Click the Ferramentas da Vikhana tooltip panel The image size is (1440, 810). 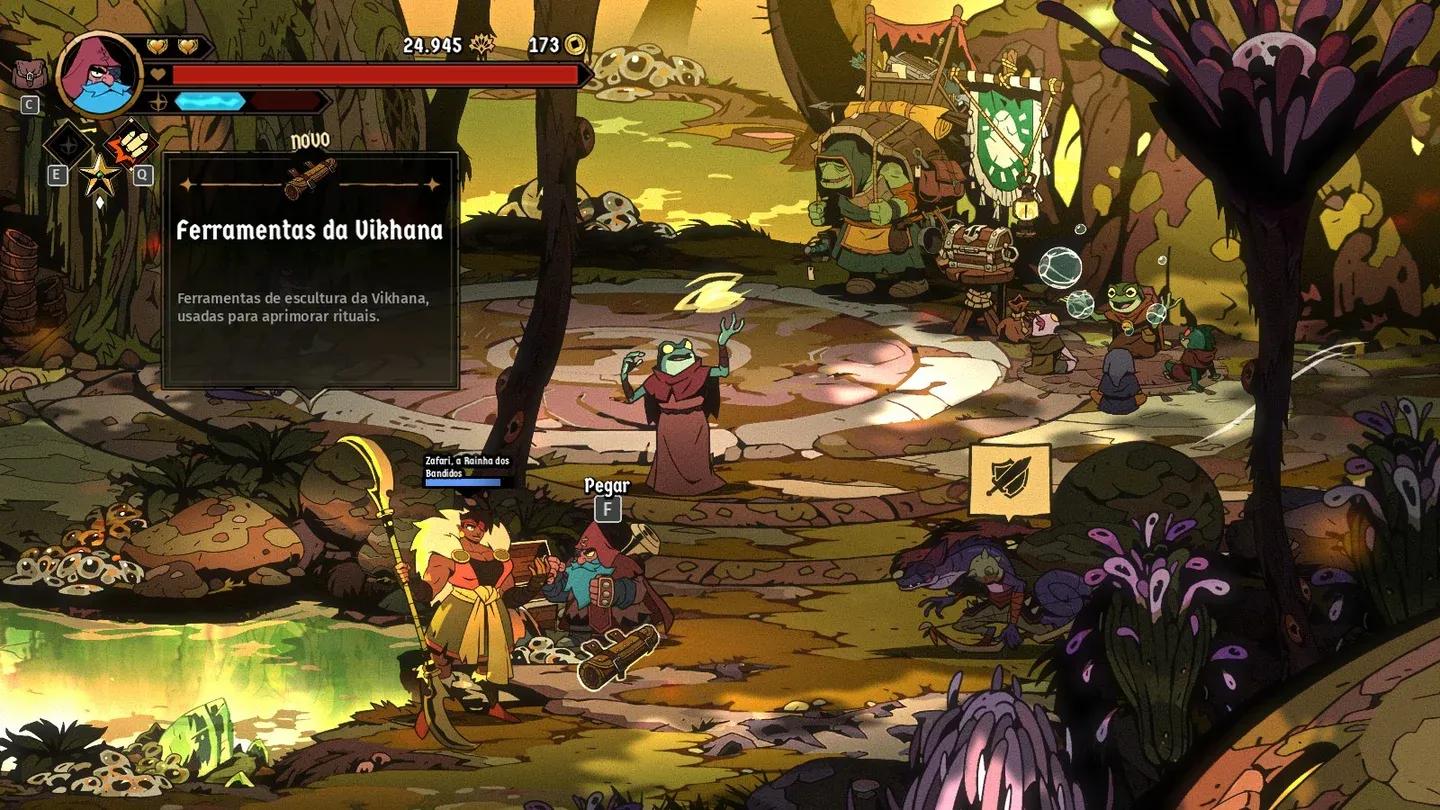click(x=310, y=271)
